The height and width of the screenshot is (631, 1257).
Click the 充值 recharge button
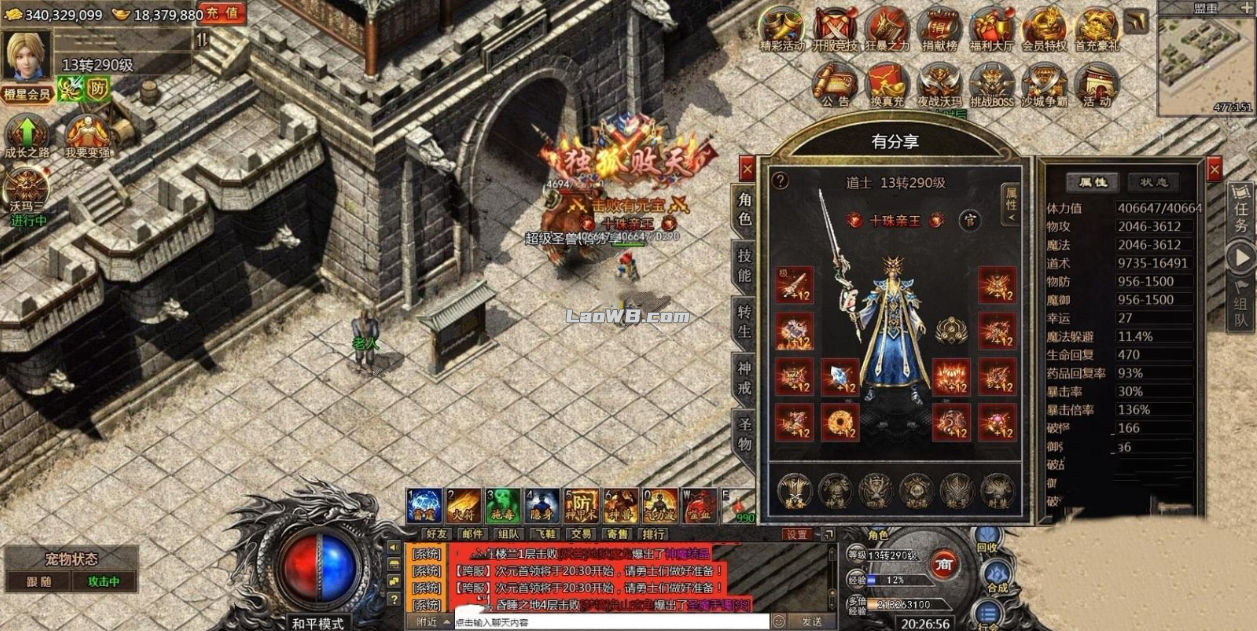point(222,13)
